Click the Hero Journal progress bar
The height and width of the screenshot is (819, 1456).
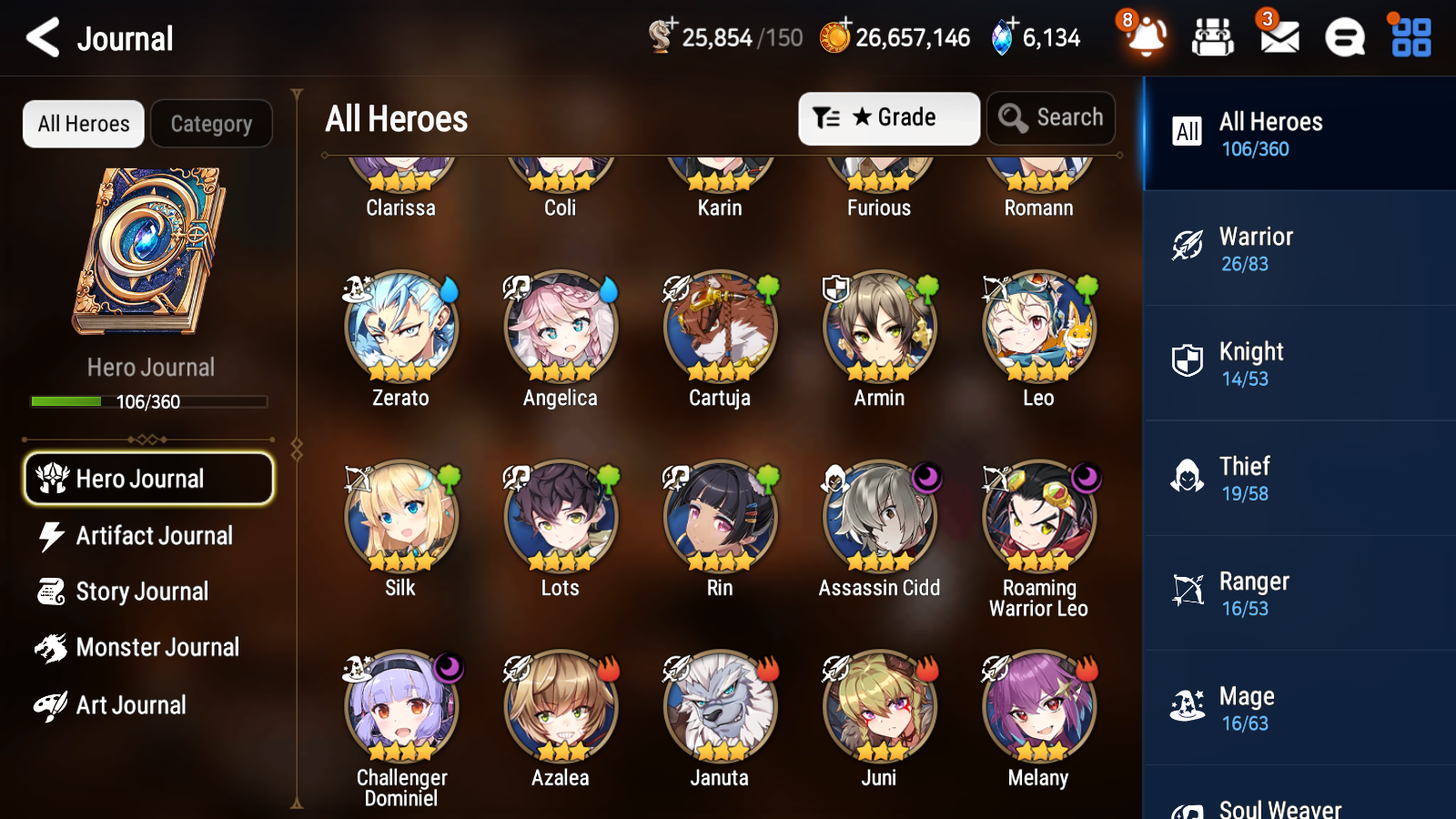click(148, 400)
